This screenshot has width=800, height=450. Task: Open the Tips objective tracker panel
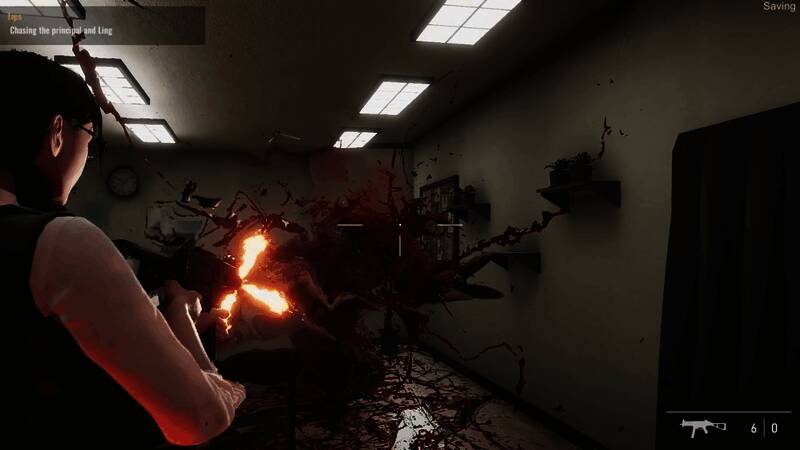click(102, 25)
